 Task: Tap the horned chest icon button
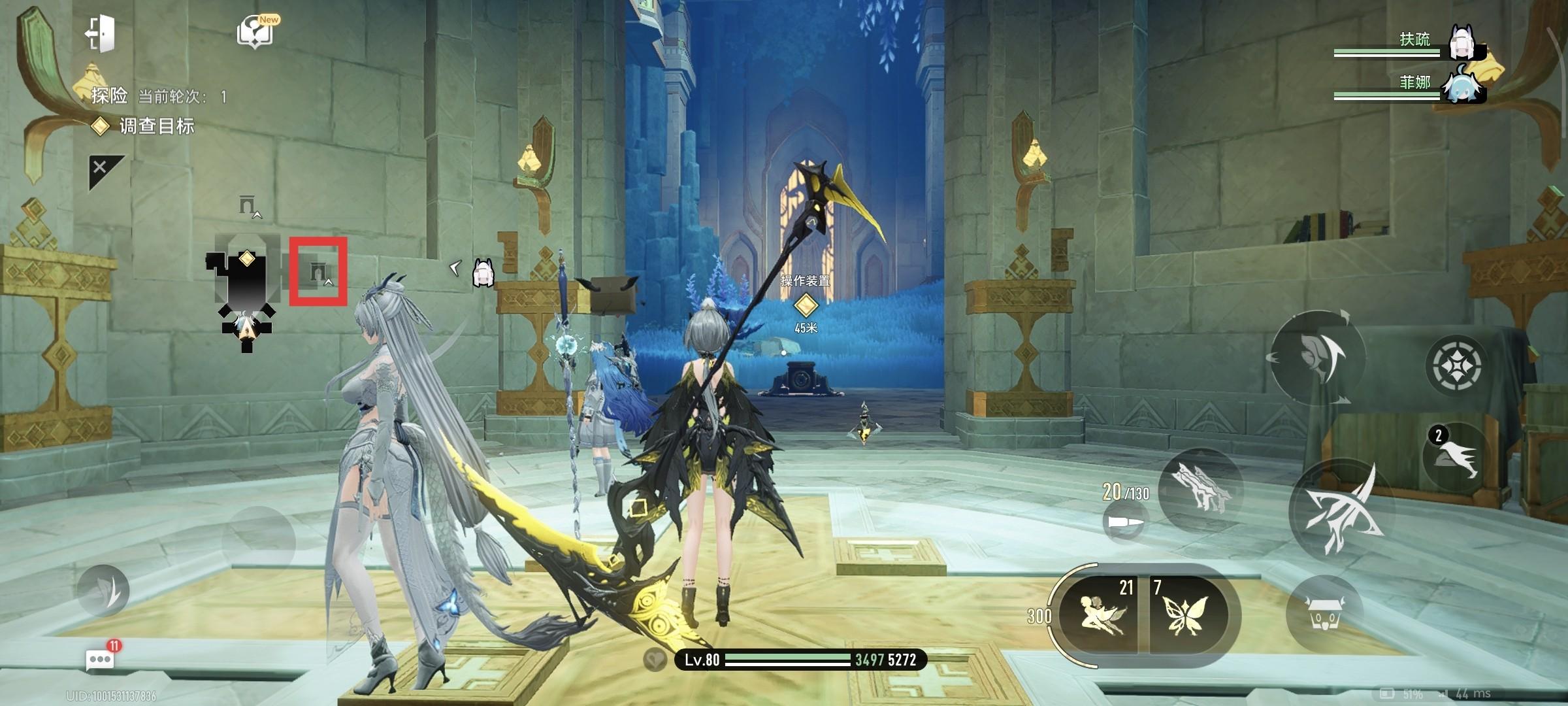click(x=1324, y=613)
